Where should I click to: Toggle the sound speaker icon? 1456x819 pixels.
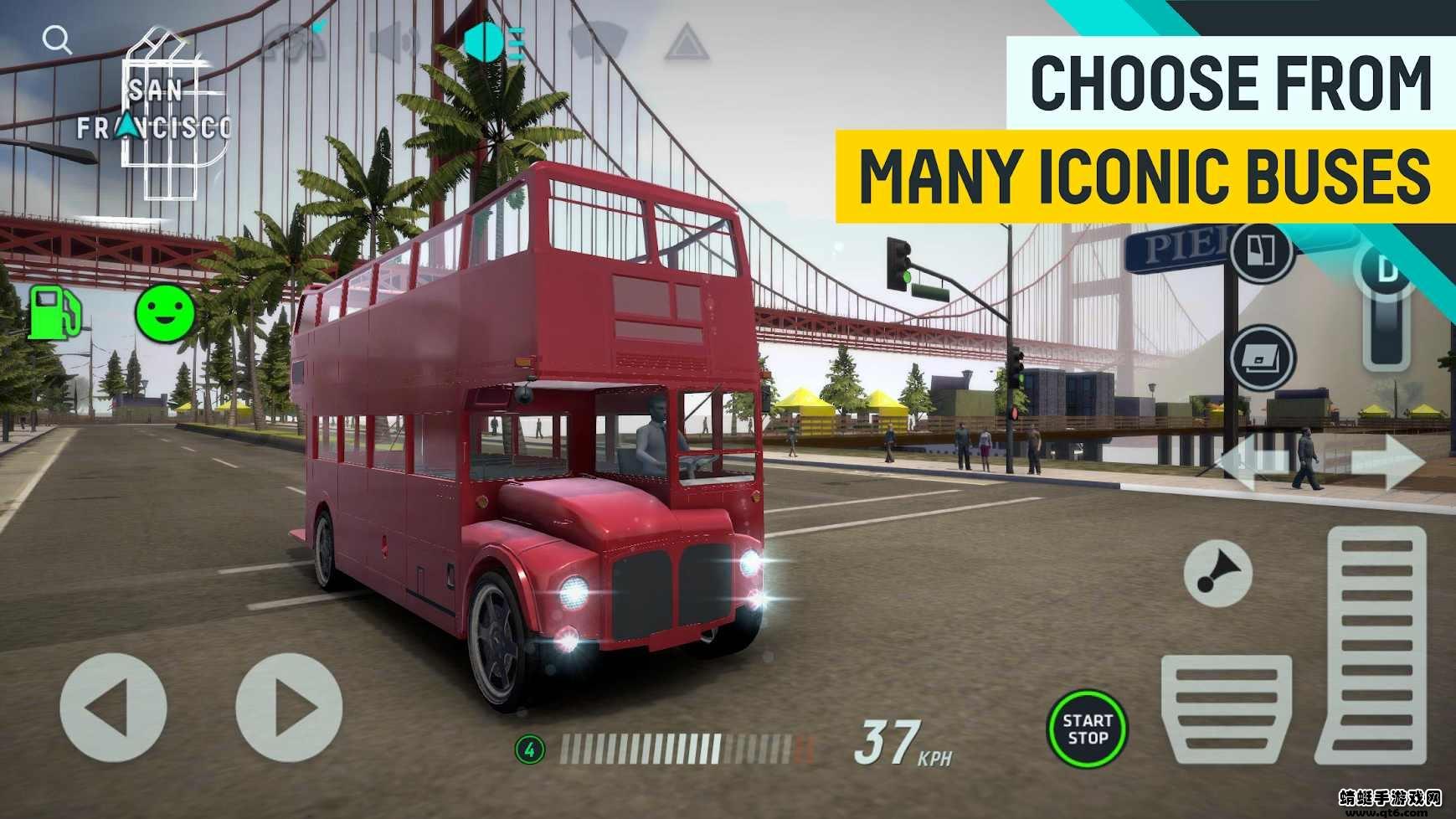click(394, 42)
